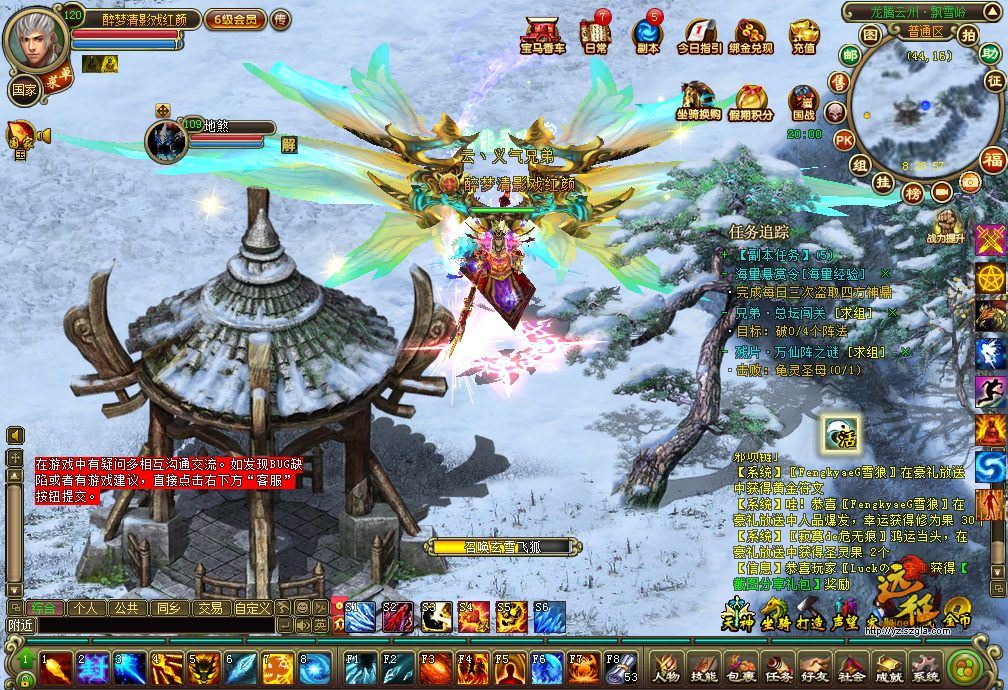Viewport: 1008px width, 690px height.
Task: Open the 好友 friends list
Action: tap(815, 668)
